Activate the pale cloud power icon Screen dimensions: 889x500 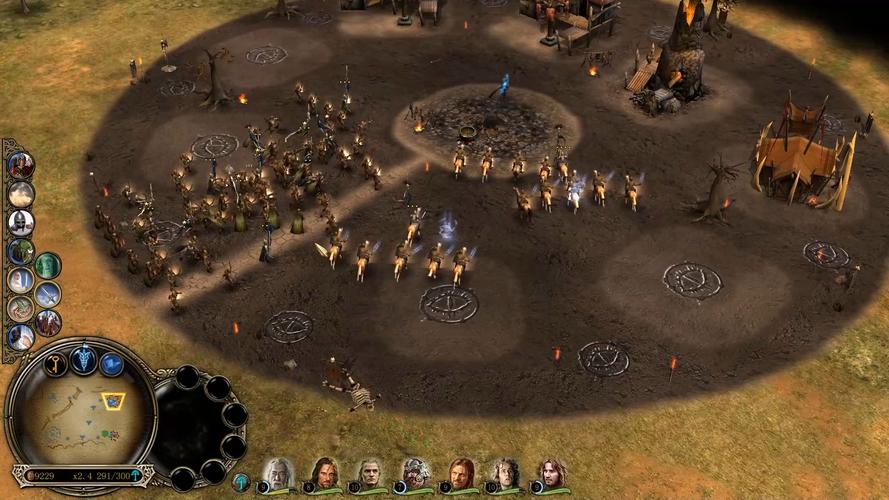pos(21,193)
